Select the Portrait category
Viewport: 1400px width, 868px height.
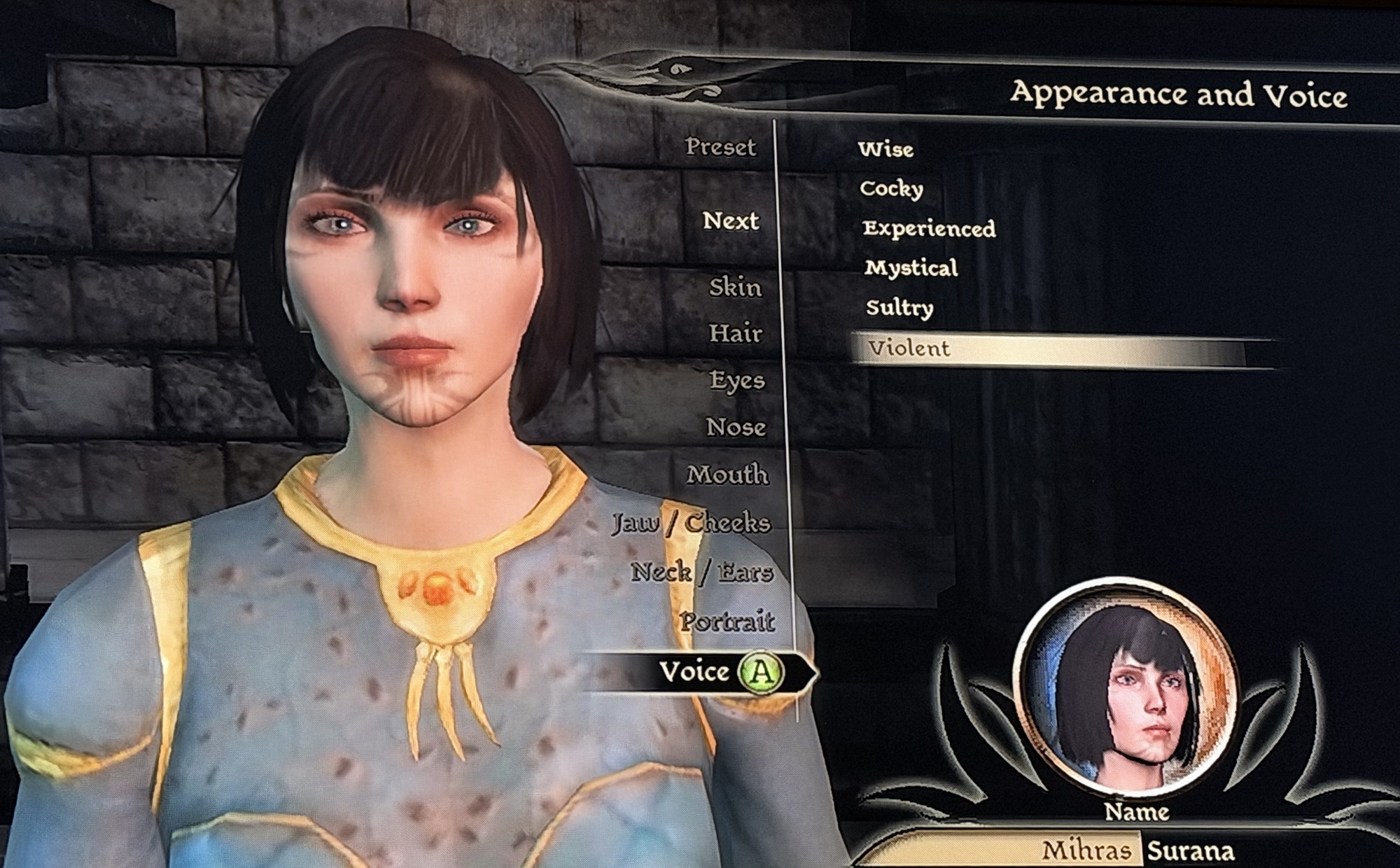click(x=727, y=622)
